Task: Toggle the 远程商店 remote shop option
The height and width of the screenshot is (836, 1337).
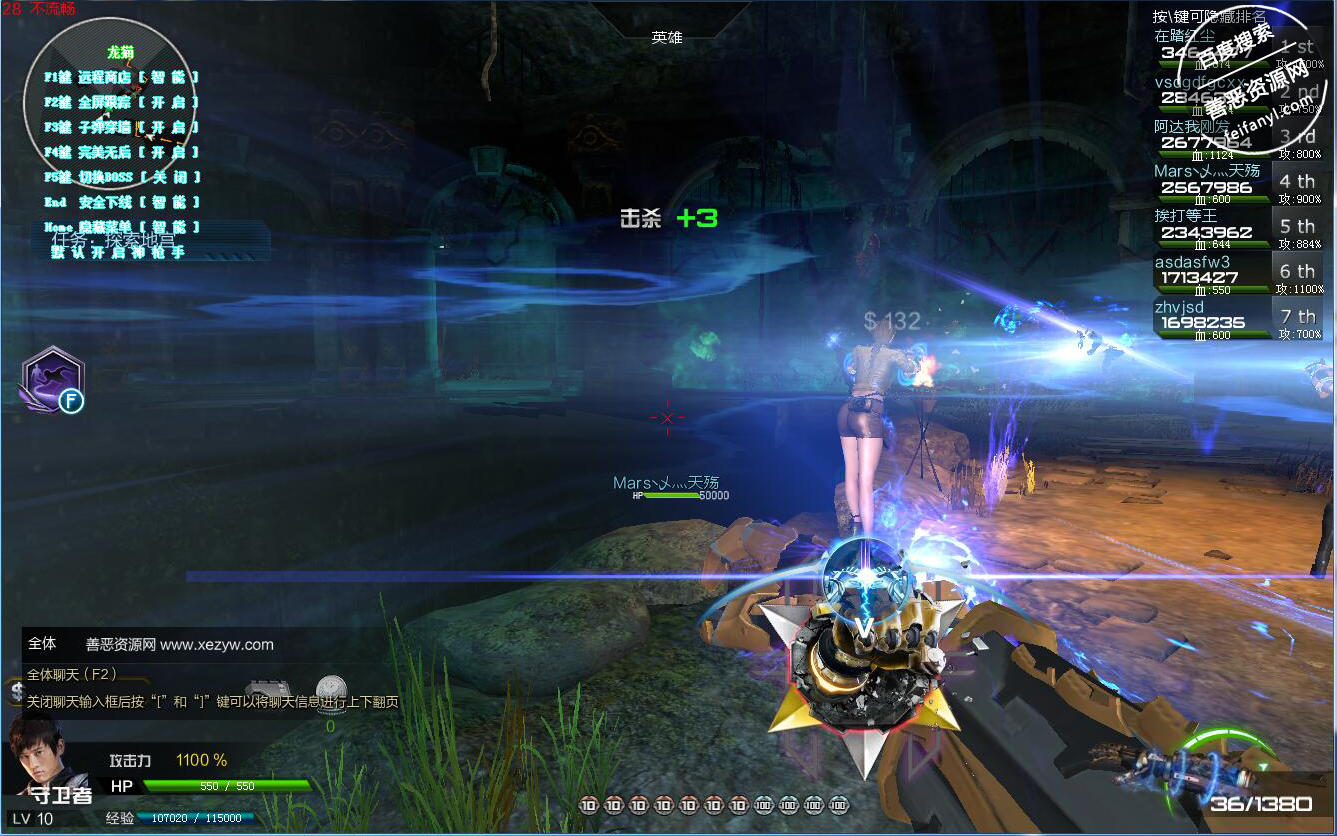Action: tap(121, 77)
